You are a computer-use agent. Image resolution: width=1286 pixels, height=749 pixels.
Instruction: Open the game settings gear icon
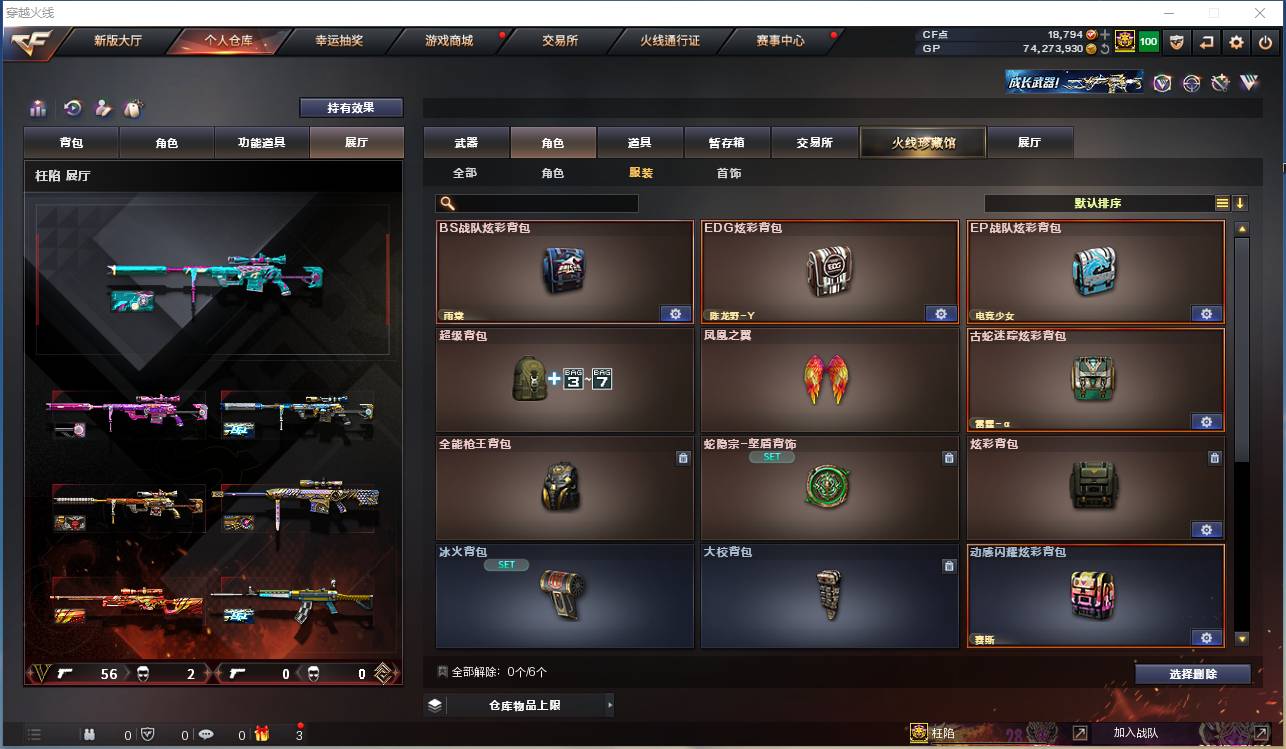point(1237,42)
